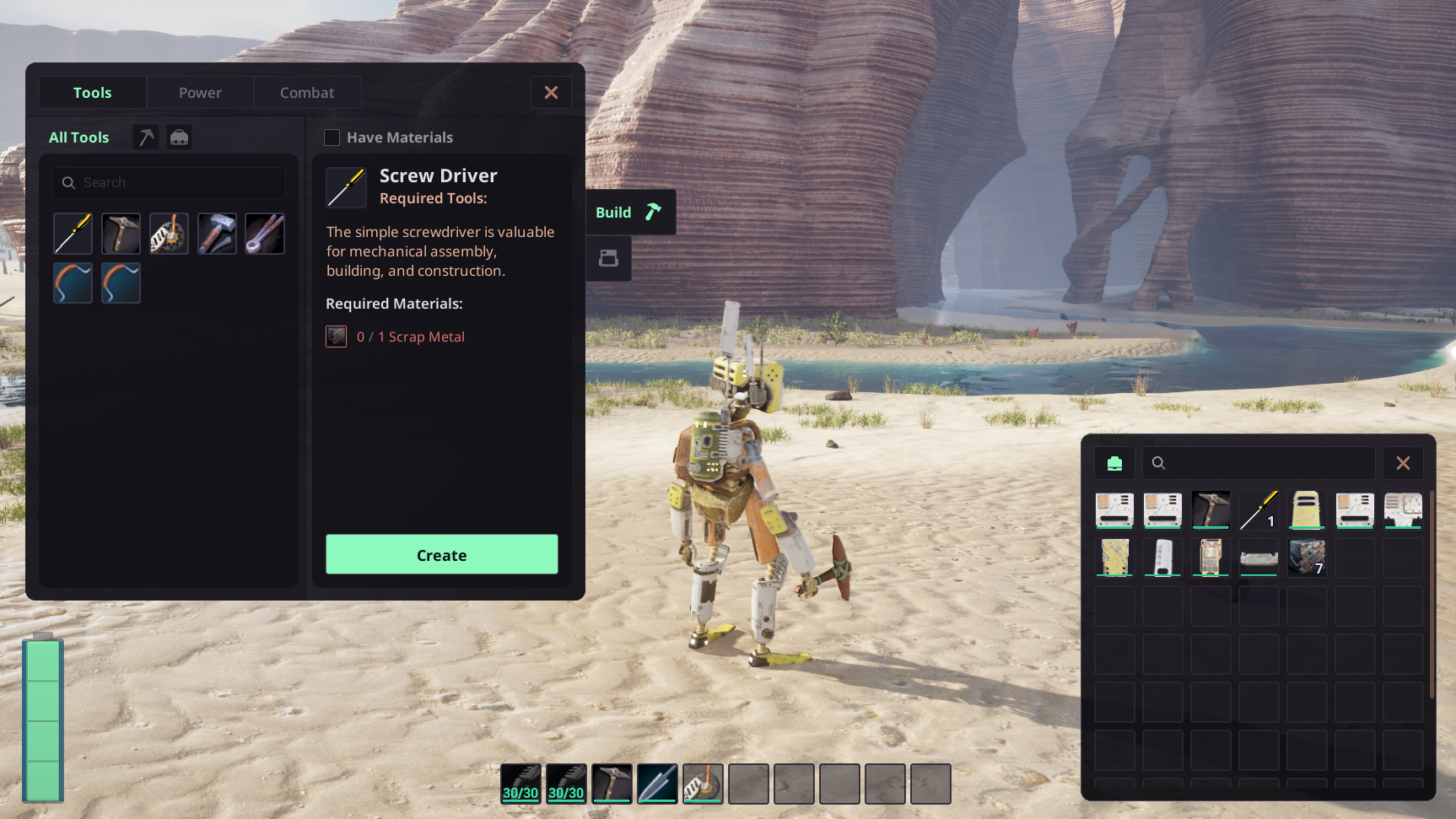Click the inventory search box

click(x=1259, y=463)
